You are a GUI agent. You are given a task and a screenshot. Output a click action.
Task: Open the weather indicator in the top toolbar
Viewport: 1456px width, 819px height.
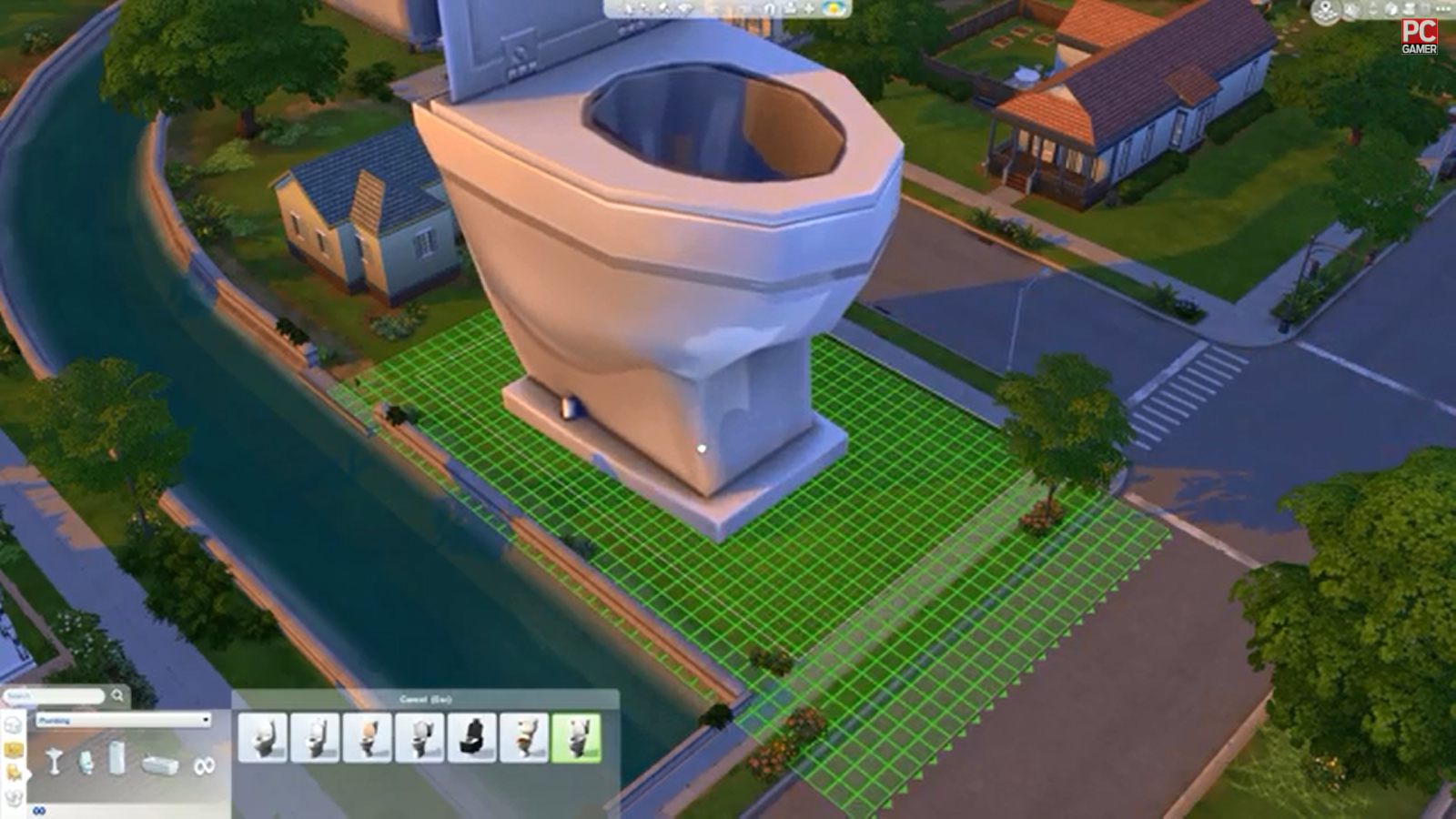[x=832, y=8]
